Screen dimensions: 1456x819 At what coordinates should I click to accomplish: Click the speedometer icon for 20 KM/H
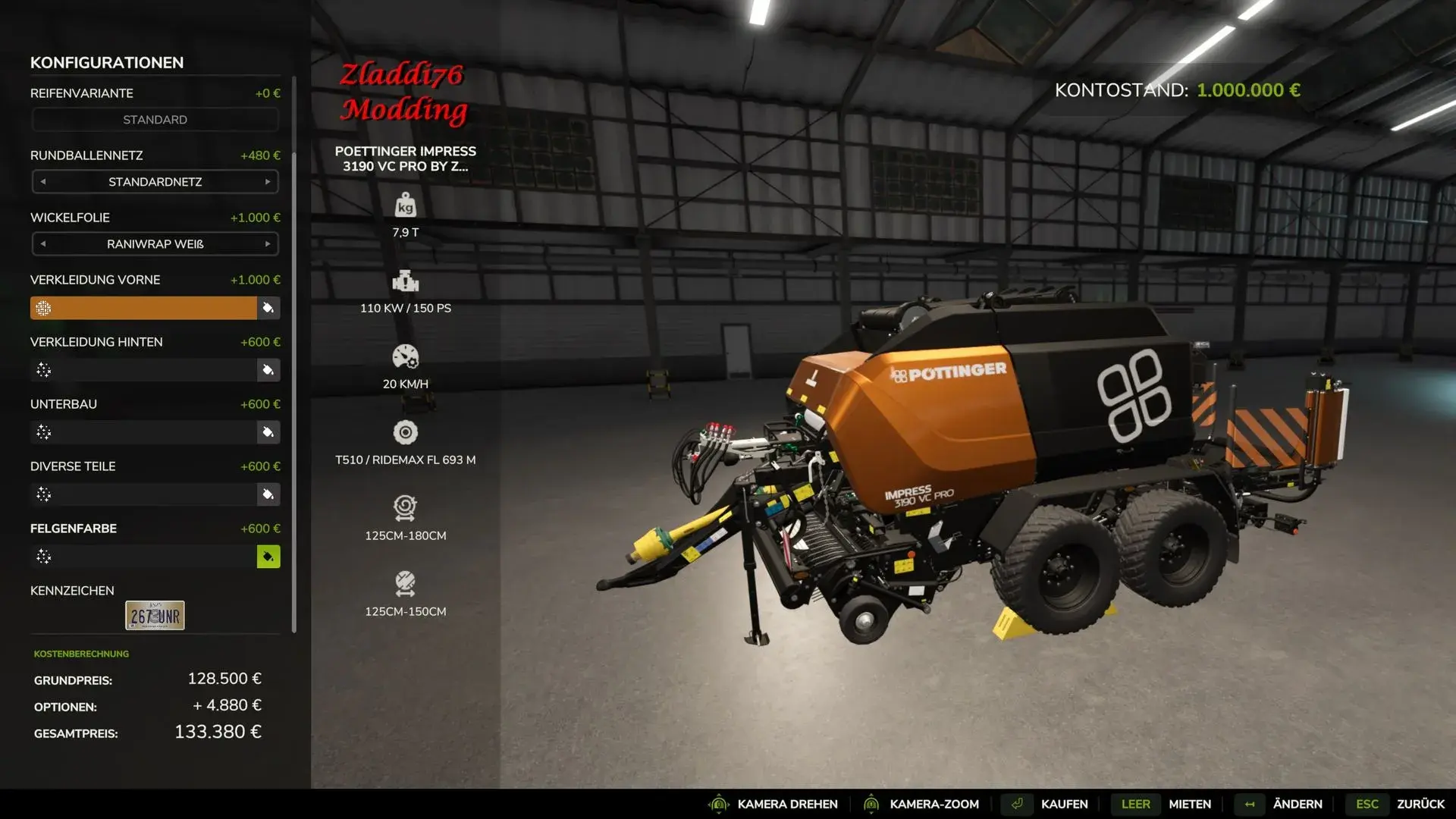point(406,357)
